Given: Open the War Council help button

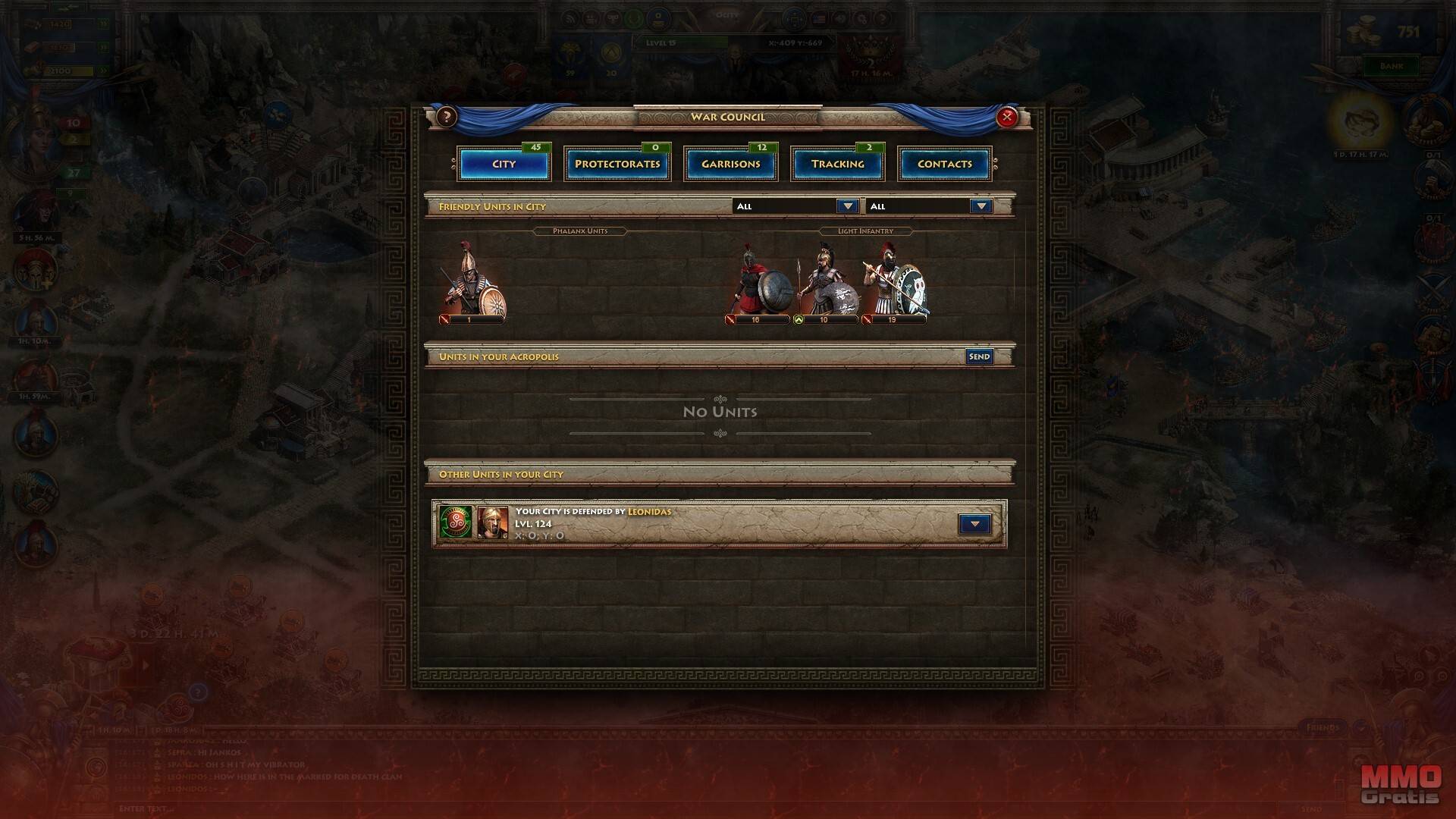Looking at the screenshot, I should point(447,117).
